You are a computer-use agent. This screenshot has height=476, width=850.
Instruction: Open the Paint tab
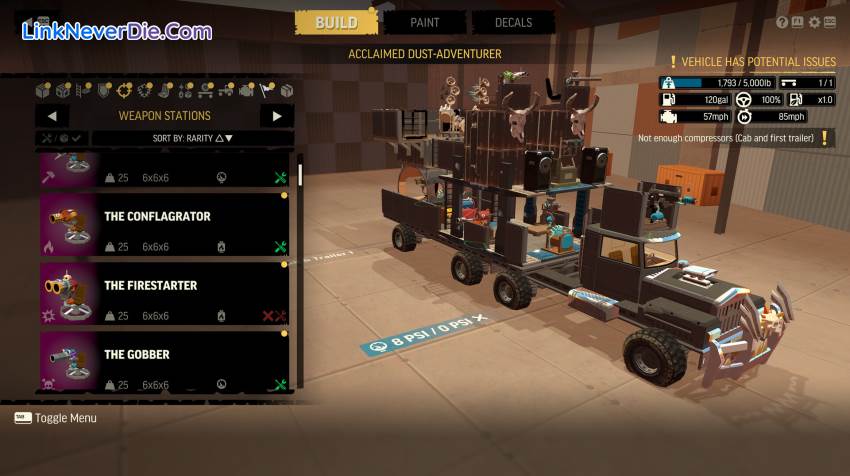pos(425,22)
